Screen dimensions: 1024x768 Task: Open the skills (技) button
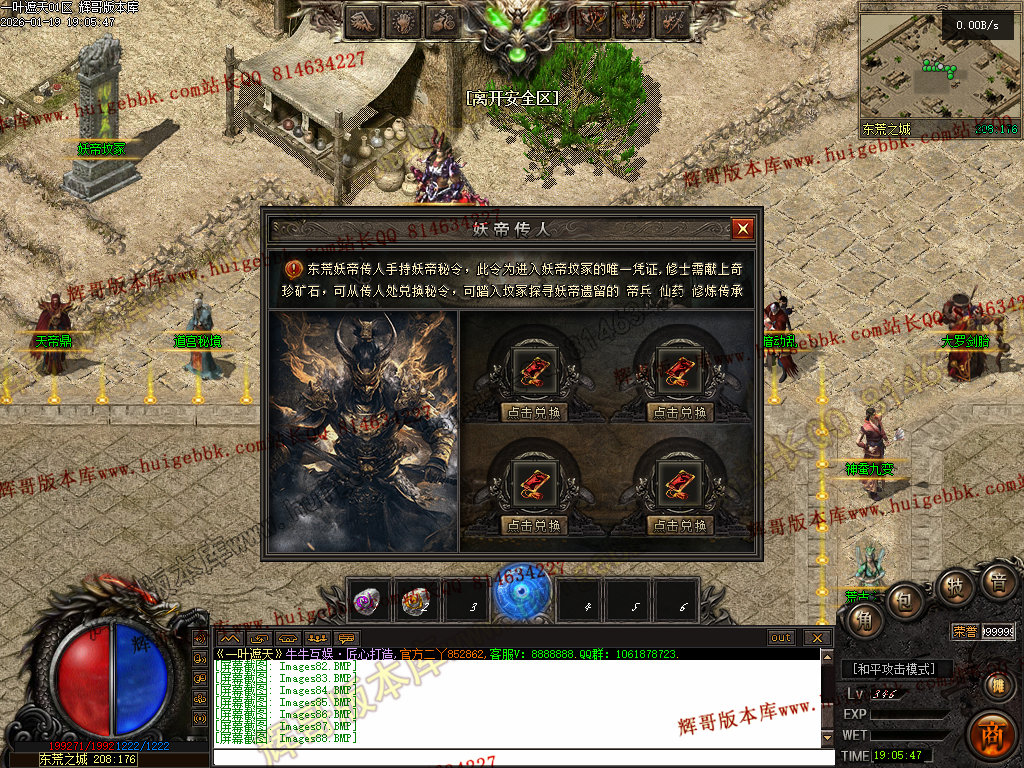pyautogui.click(x=954, y=586)
